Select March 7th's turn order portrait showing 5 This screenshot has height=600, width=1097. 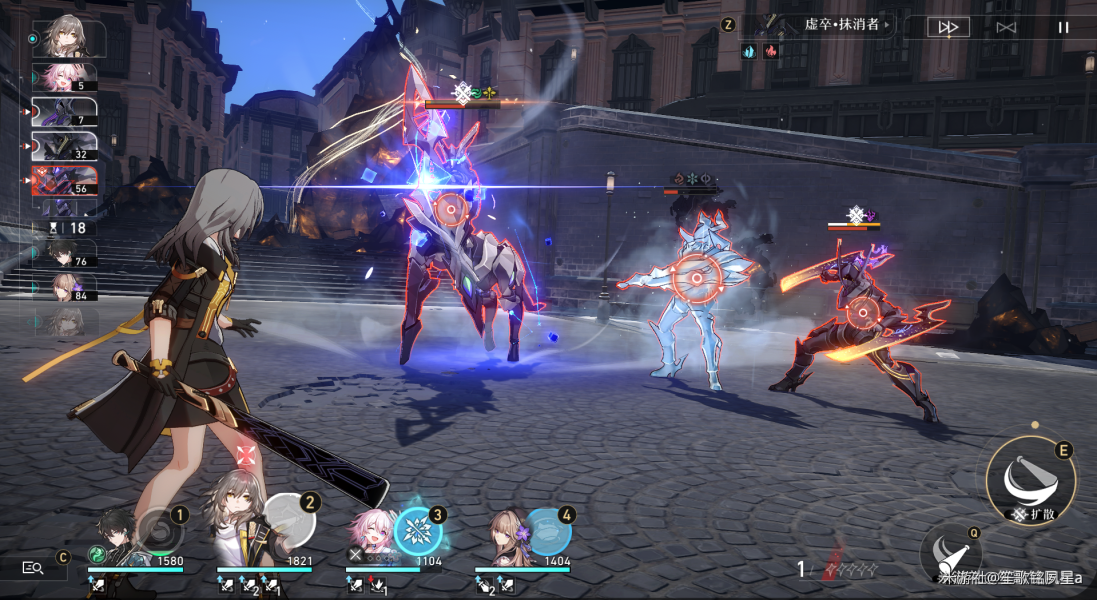tap(66, 77)
